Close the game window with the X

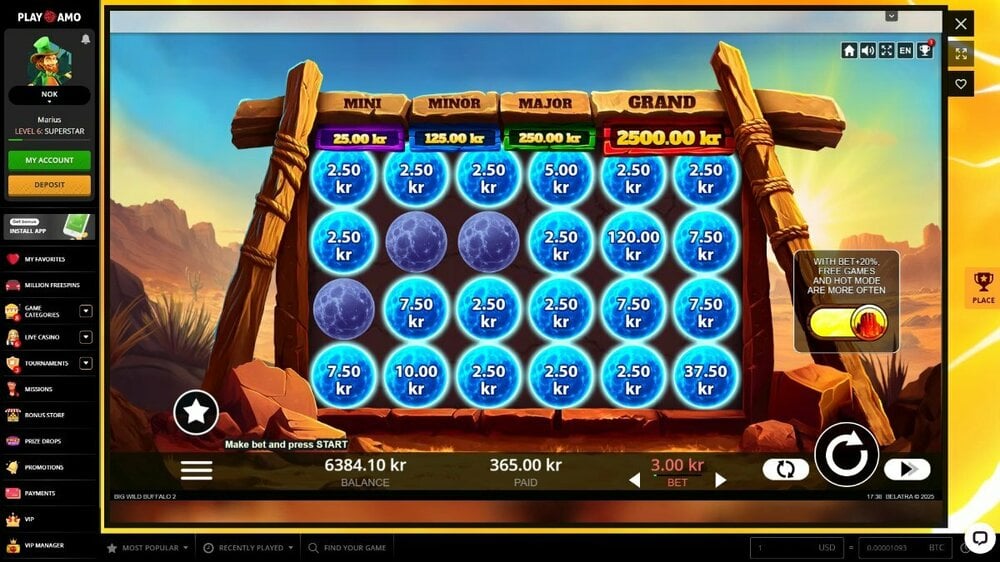pos(960,23)
